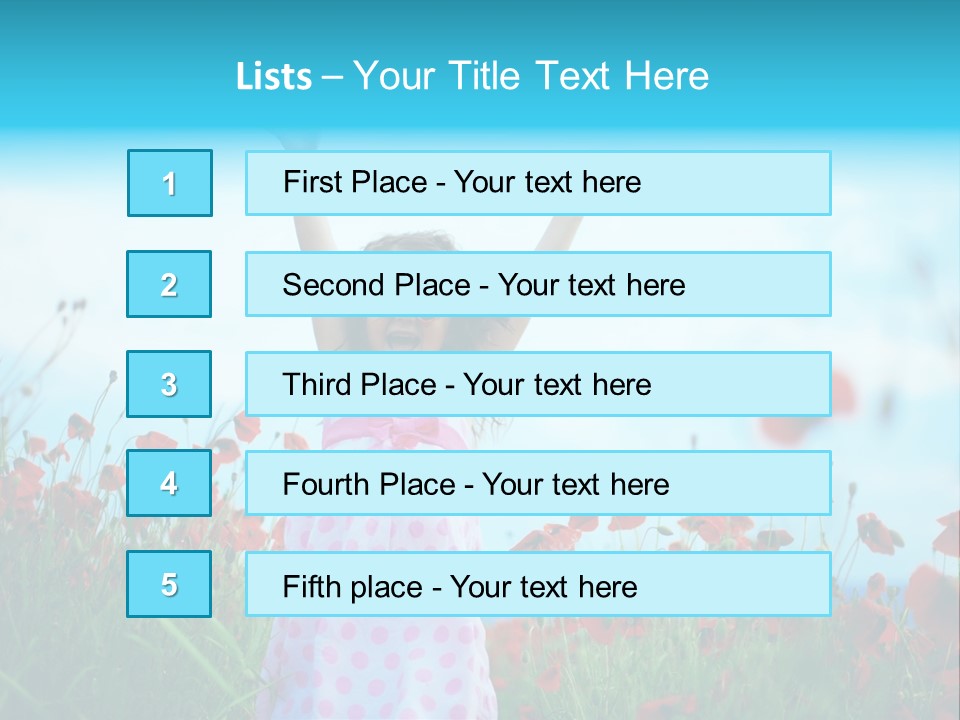Pick the Third Place text bar
Viewport: 960px width, 720px height.
[538, 384]
